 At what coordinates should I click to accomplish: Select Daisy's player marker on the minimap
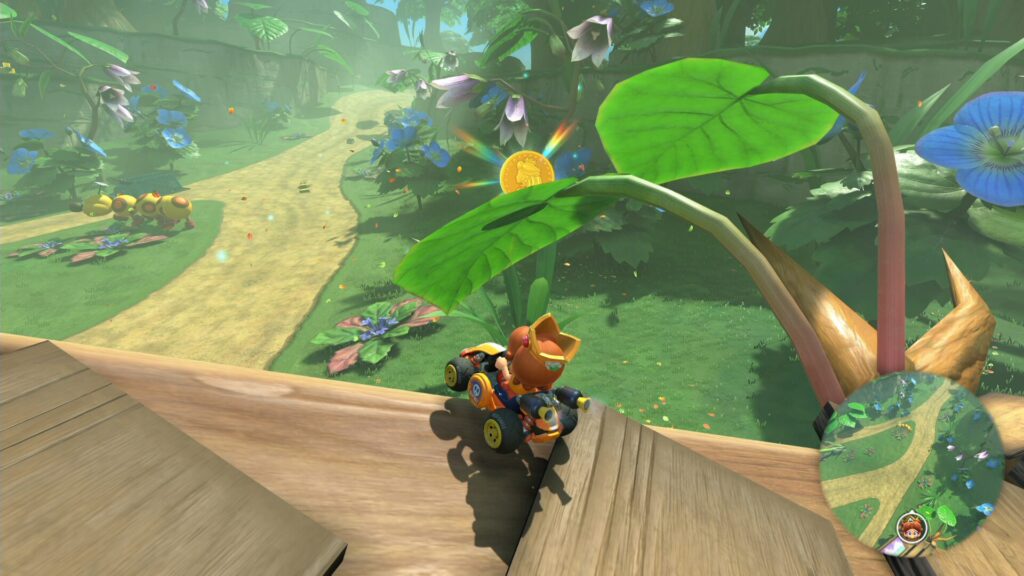pos(910,524)
